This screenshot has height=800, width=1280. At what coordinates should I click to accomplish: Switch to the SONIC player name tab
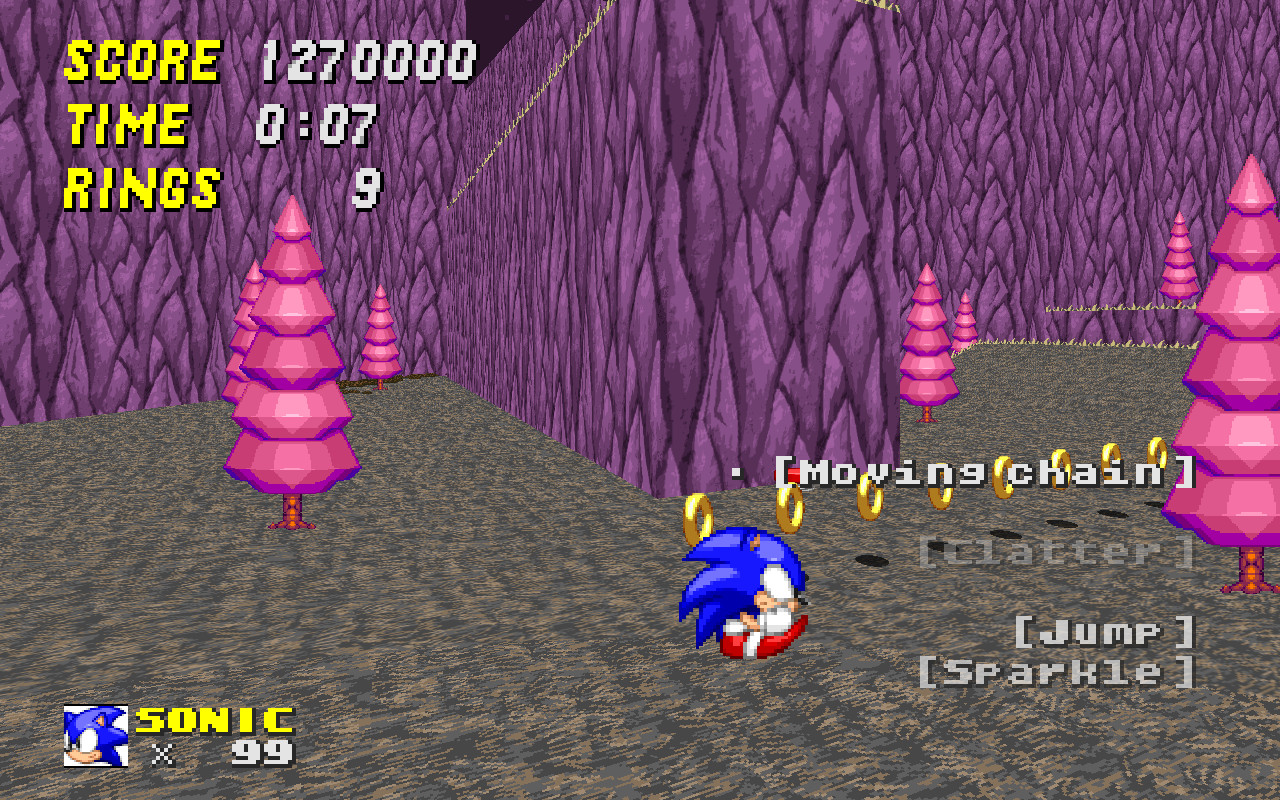[x=208, y=720]
